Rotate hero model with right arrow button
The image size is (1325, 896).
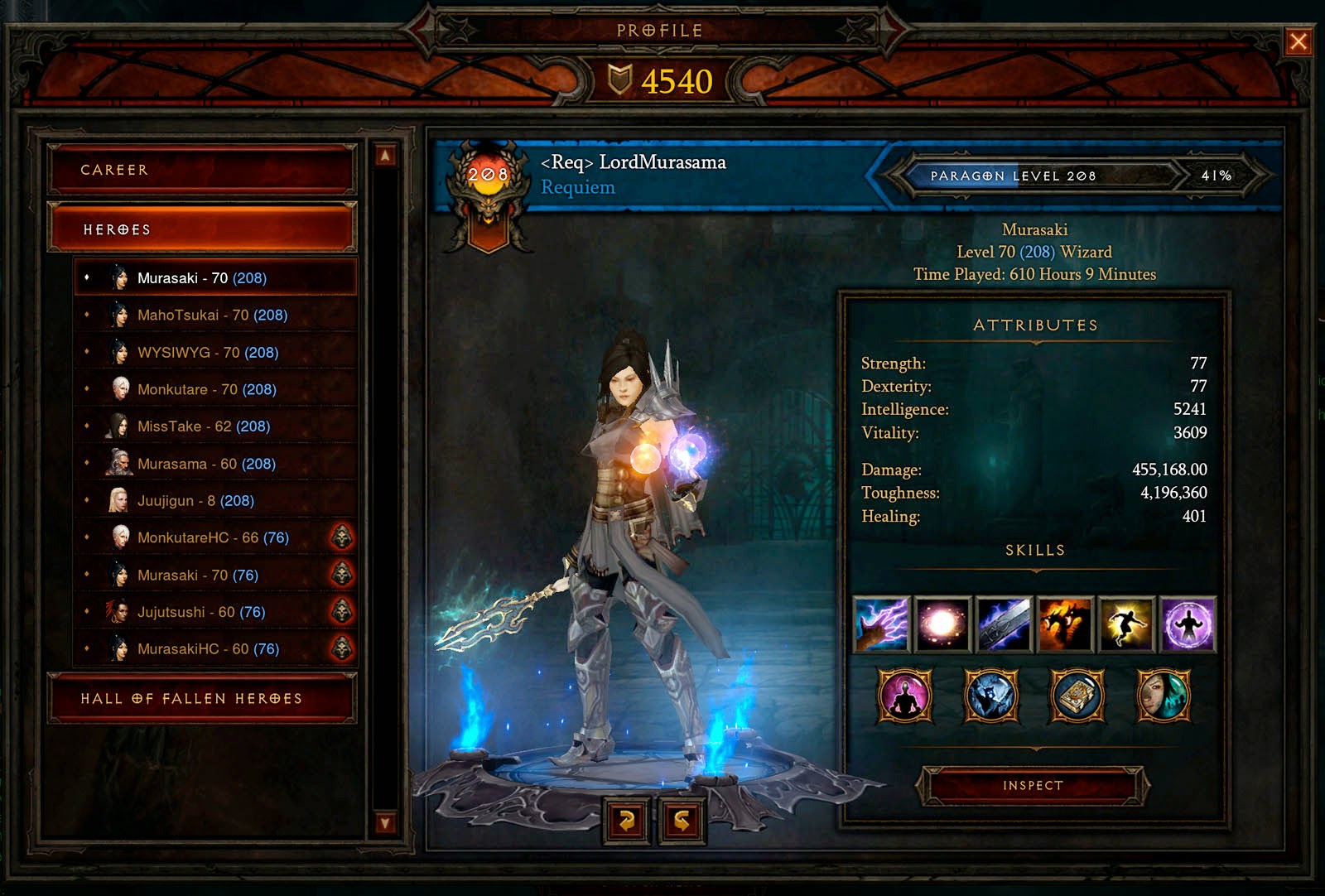click(682, 820)
